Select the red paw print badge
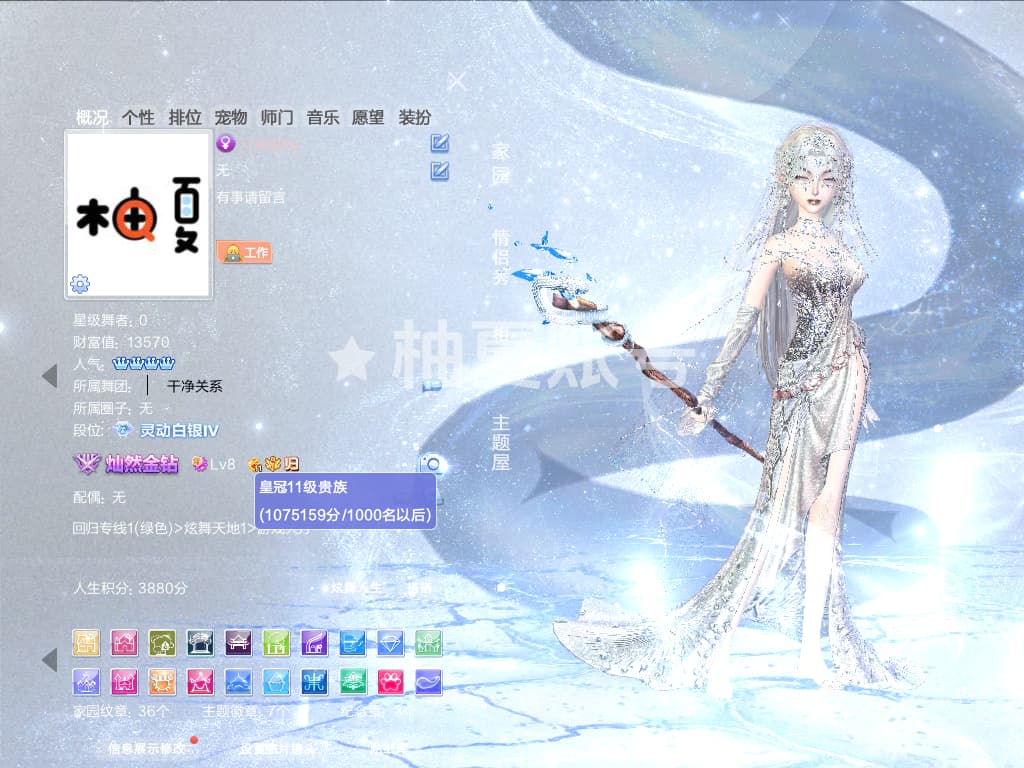This screenshot has height=768, width=1024. tap(391, 682)
